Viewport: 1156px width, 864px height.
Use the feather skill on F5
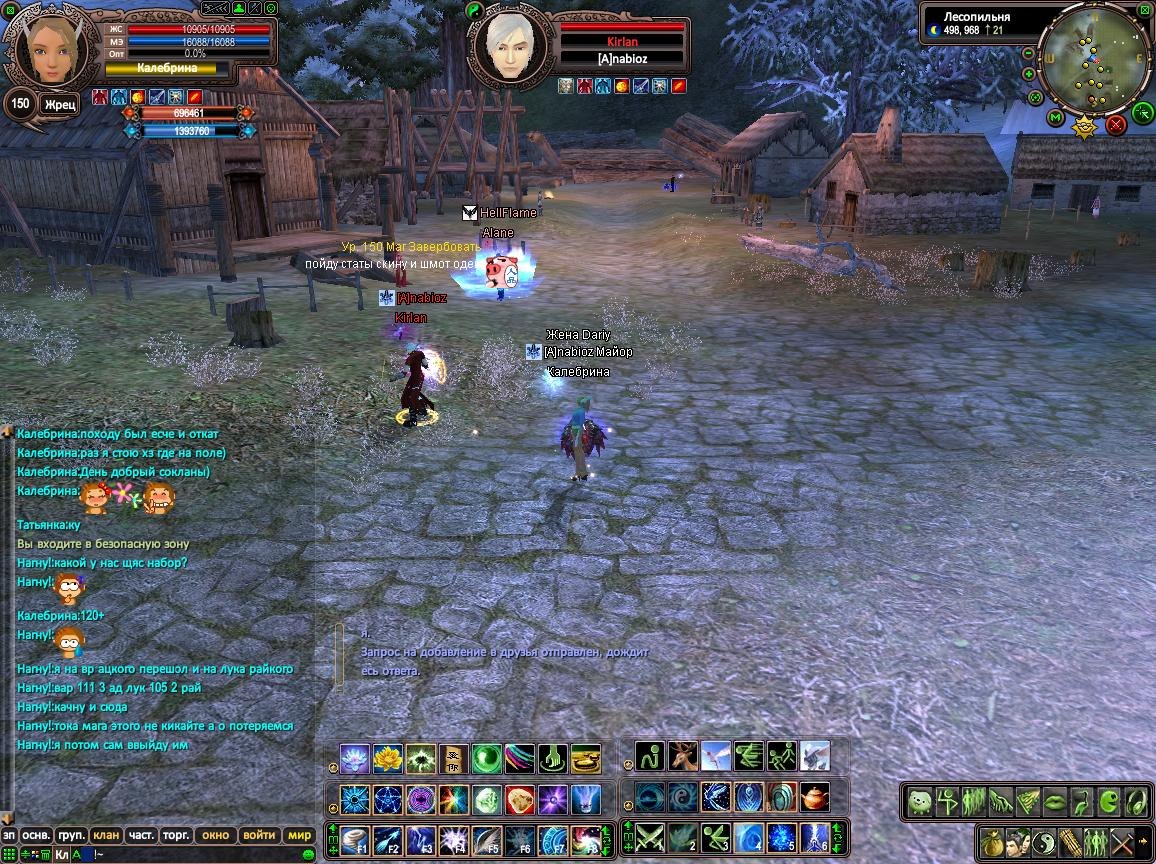(x=487, y=838)
